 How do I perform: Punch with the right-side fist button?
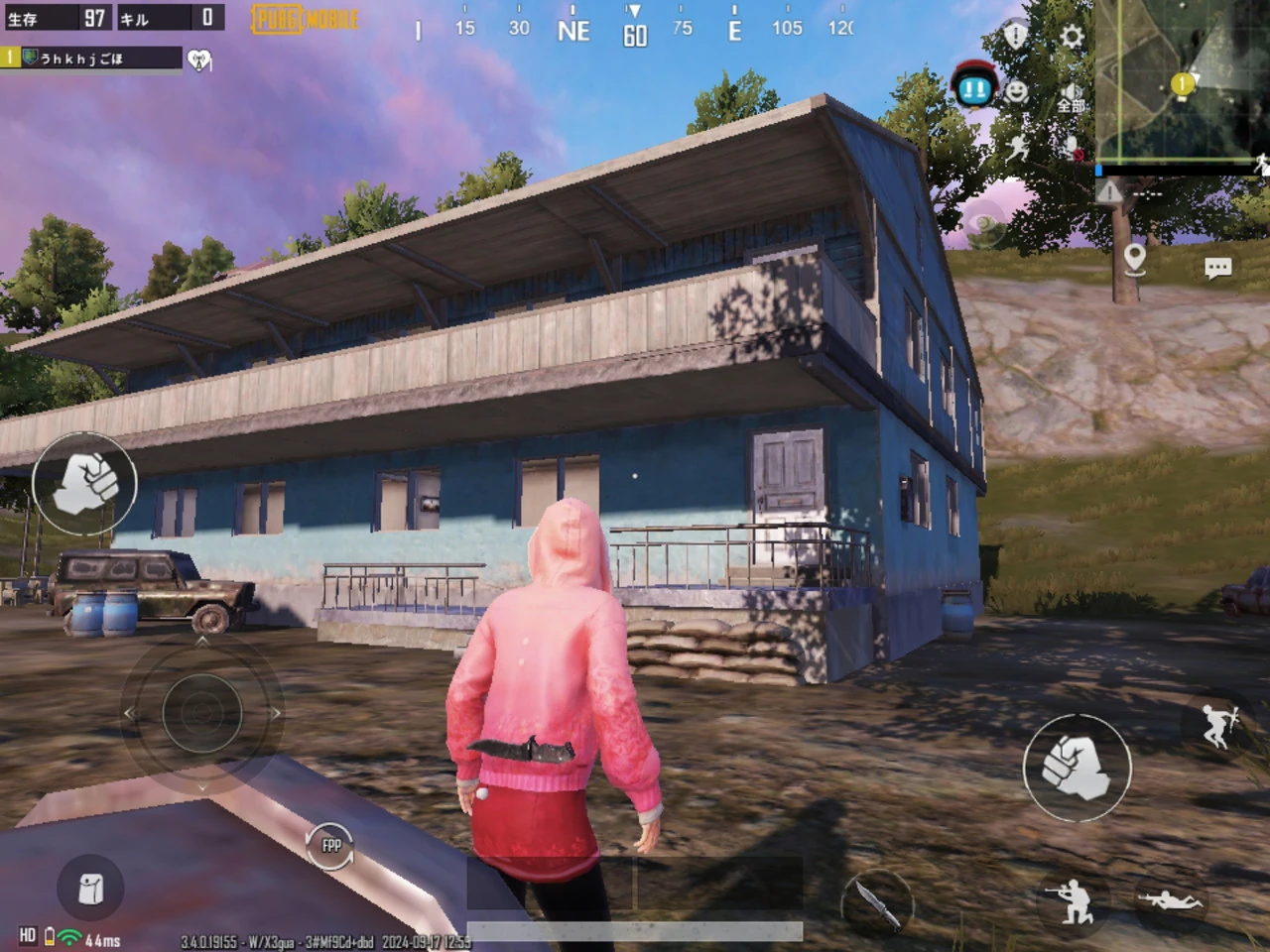click(x=1077, y=767)
